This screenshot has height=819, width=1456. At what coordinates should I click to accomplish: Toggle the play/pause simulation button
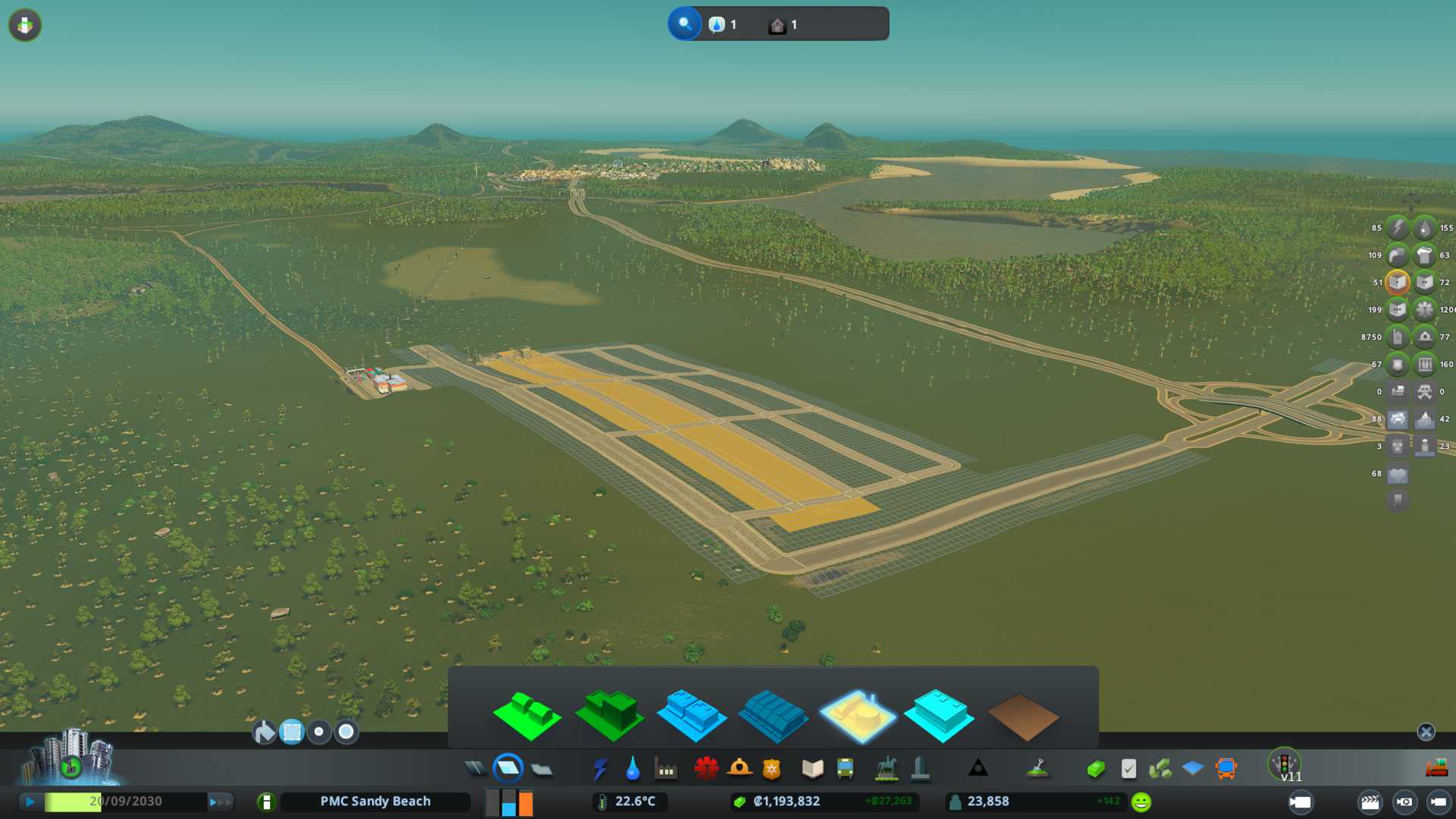[30, 802]
